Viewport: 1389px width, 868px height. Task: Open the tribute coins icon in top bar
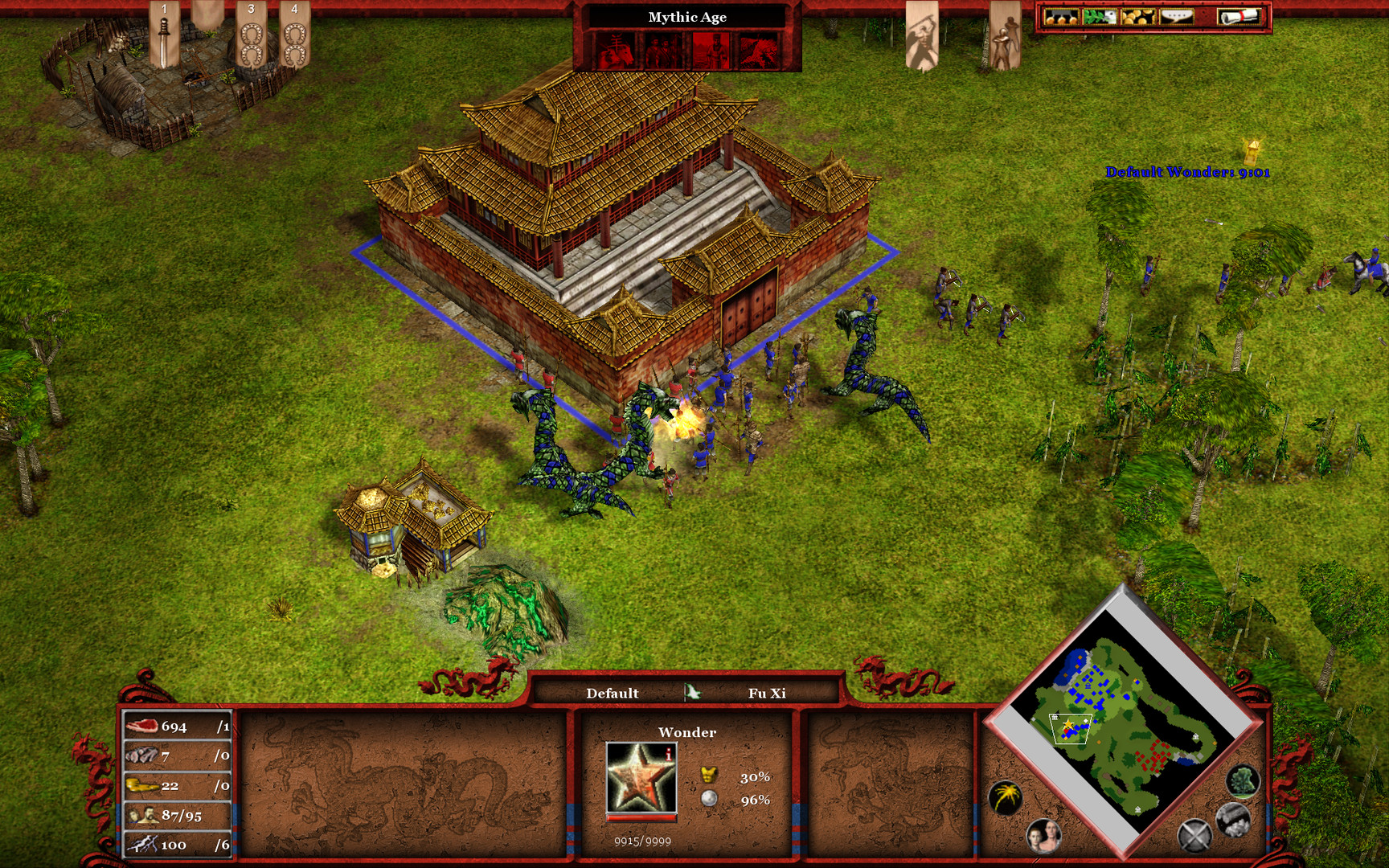point(1139,18)
